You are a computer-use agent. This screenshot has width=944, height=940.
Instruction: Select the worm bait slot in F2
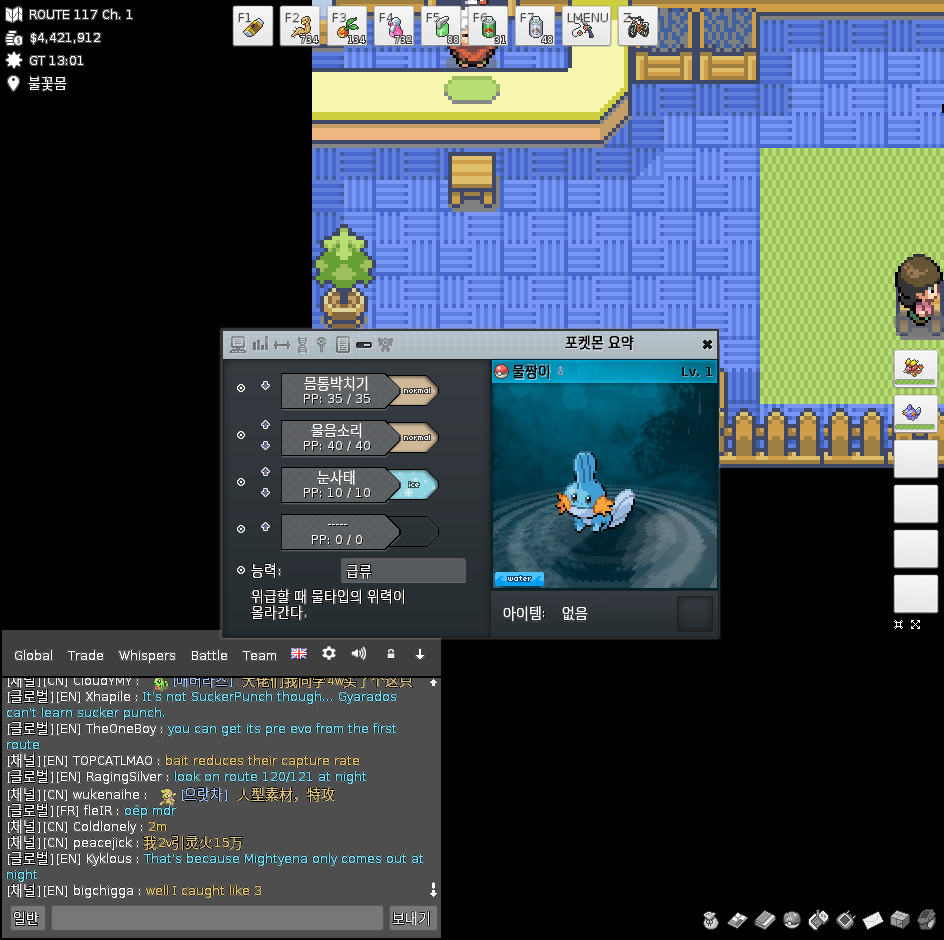pyautogui.click(x=300, y=26)
